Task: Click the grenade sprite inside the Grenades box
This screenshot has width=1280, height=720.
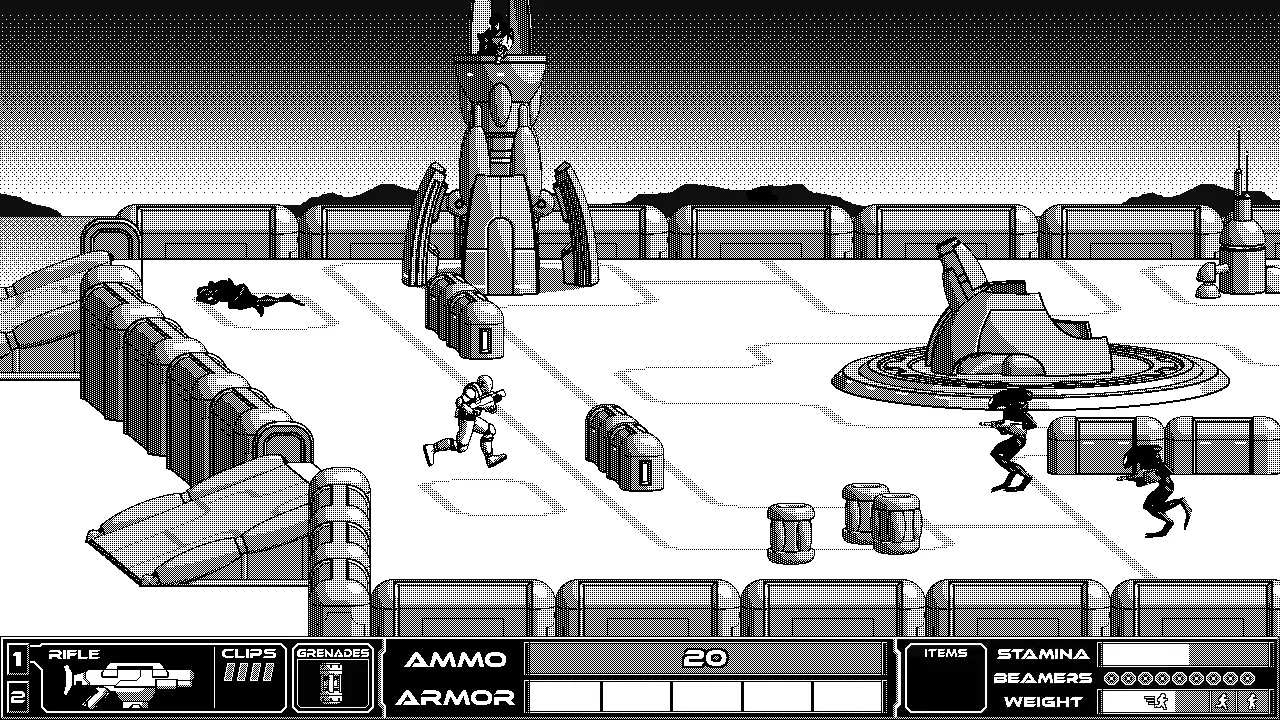Action: tap(333, 683)
